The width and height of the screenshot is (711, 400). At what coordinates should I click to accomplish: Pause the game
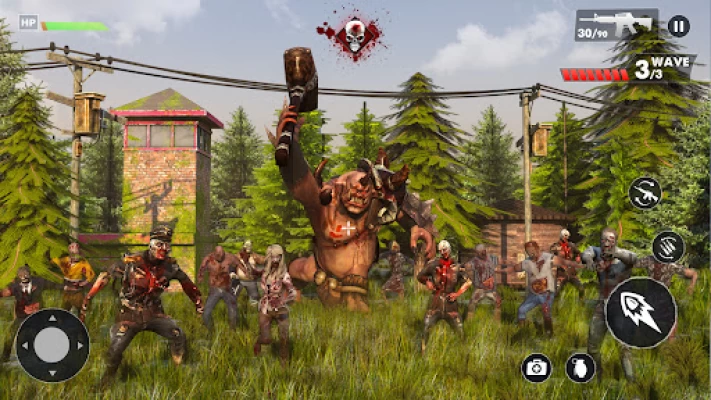click(x=678, y=26)
